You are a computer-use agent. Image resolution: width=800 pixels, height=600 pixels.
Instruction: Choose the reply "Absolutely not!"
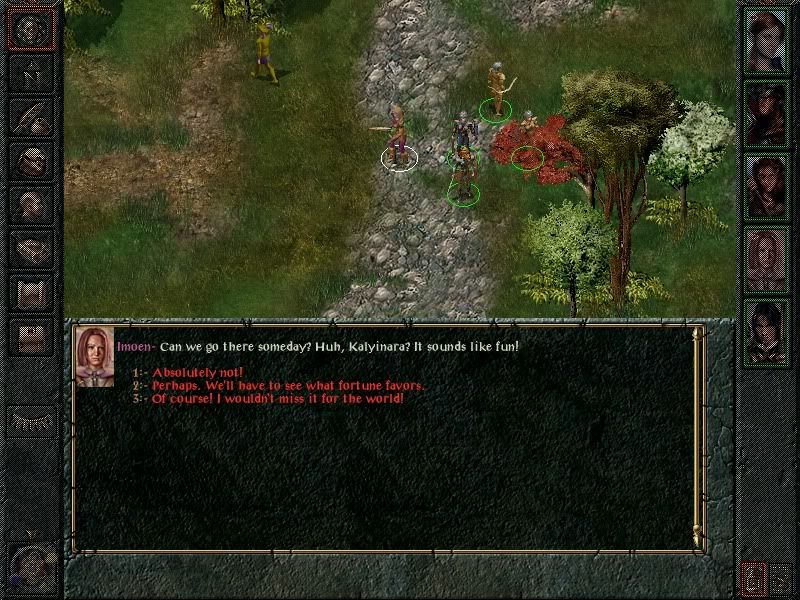point(198,373)
